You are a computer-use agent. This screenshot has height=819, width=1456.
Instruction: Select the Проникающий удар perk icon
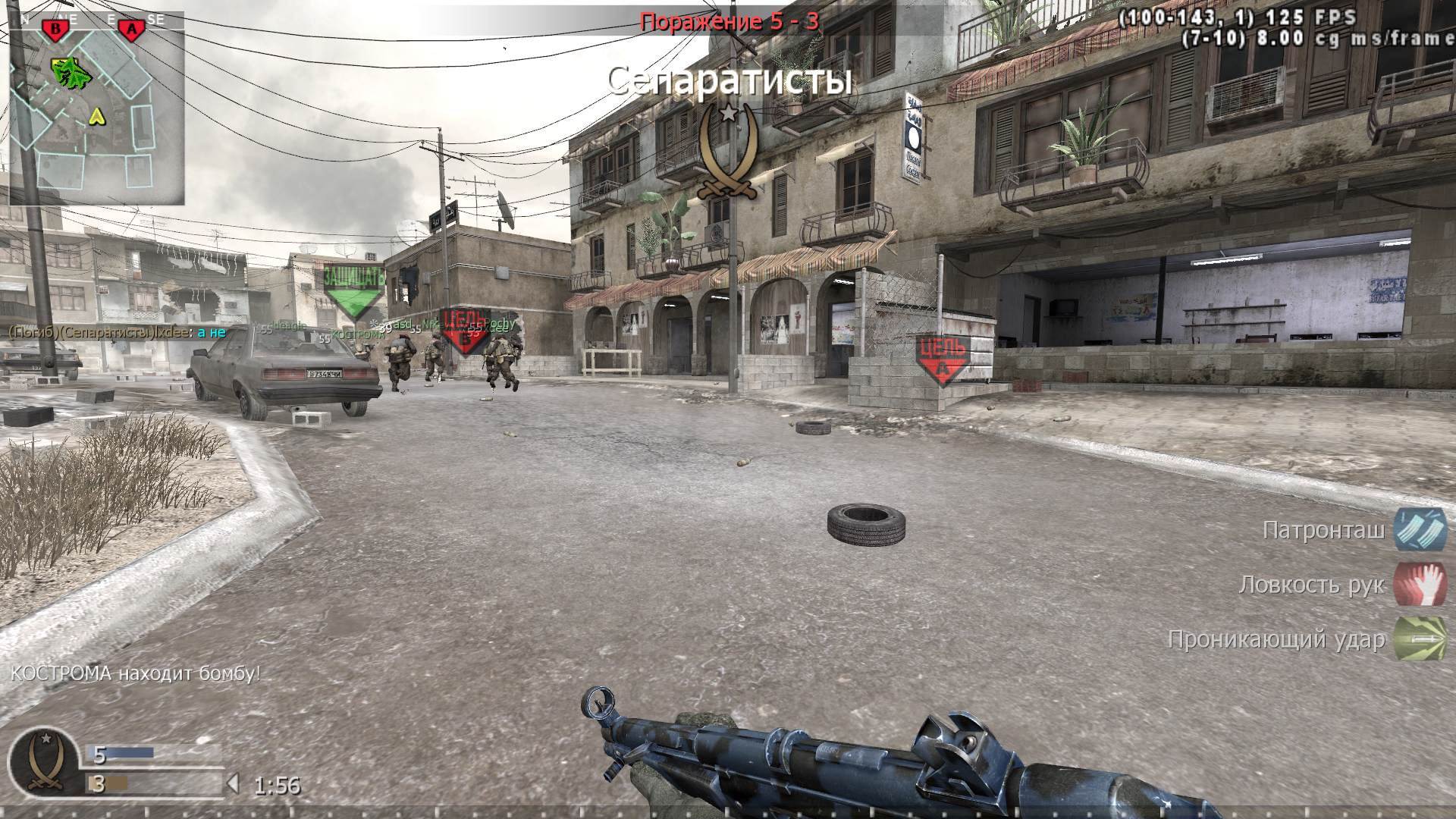pyautogui.click(x=1420, y=640)
